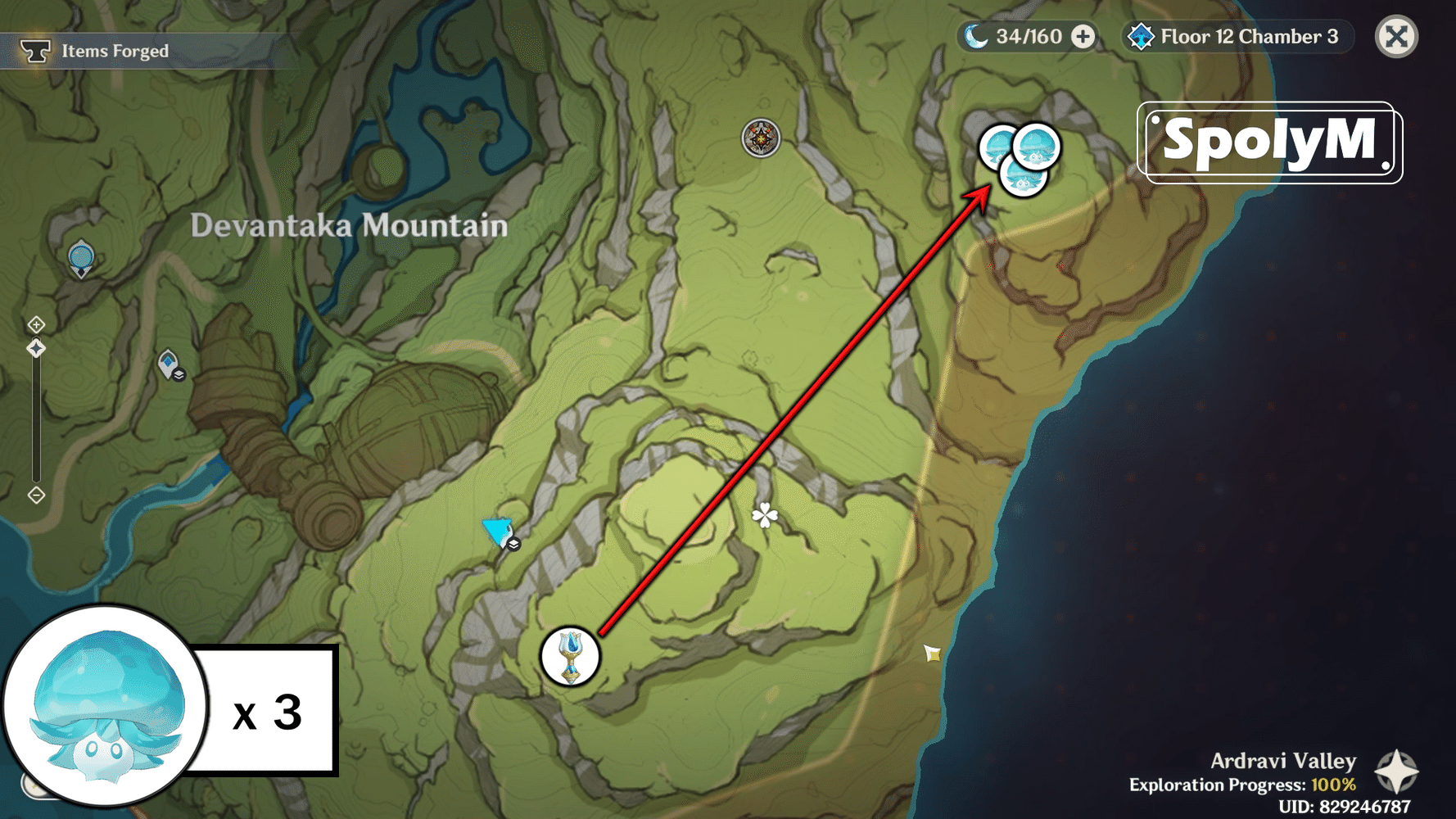Zoom out with the minus diamond control
This screenshot has height=819, width=1456.
(37, 493)
